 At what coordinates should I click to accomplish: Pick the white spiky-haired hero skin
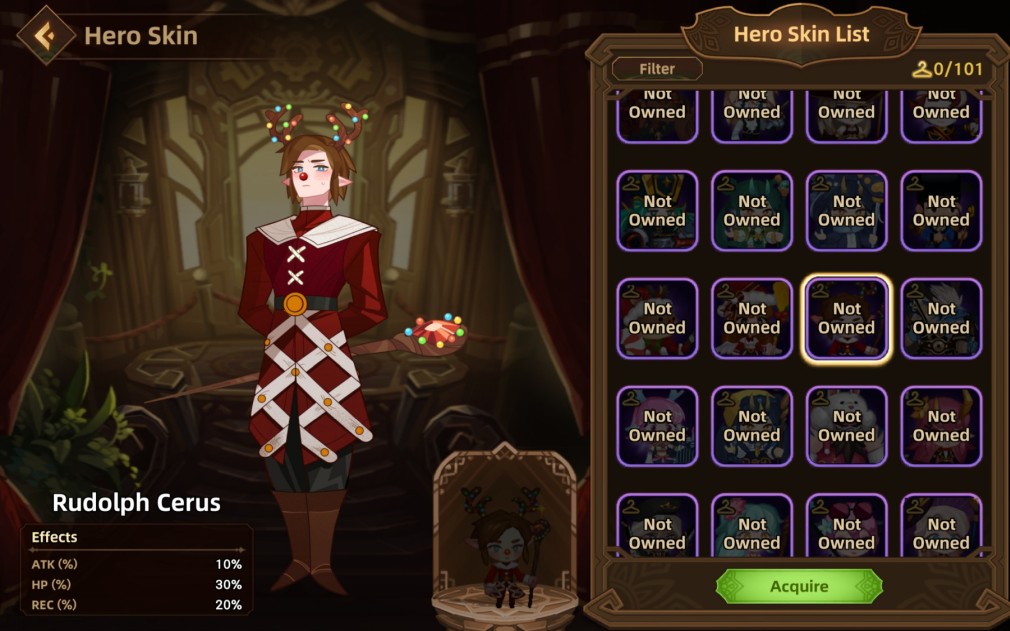pos(940,318)
